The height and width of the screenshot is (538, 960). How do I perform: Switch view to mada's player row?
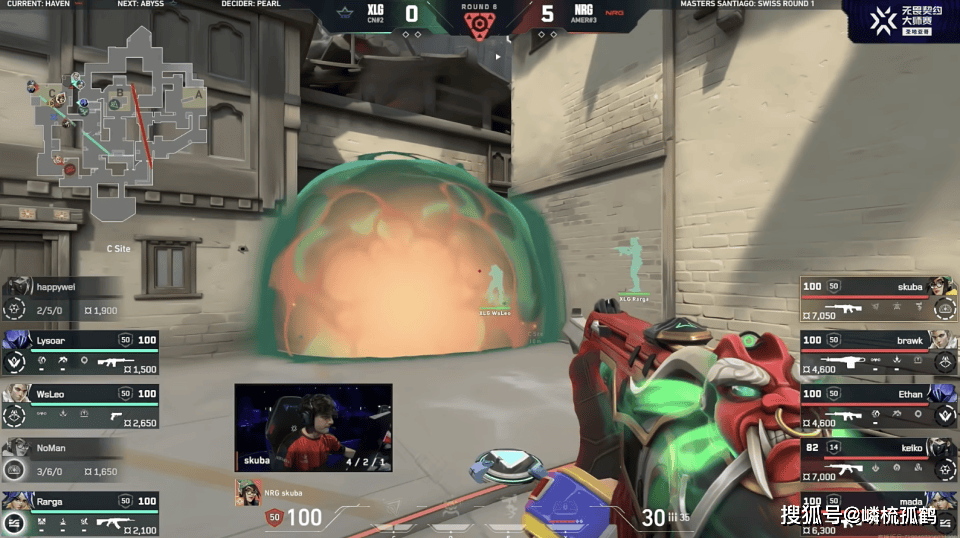click(877, 512)
